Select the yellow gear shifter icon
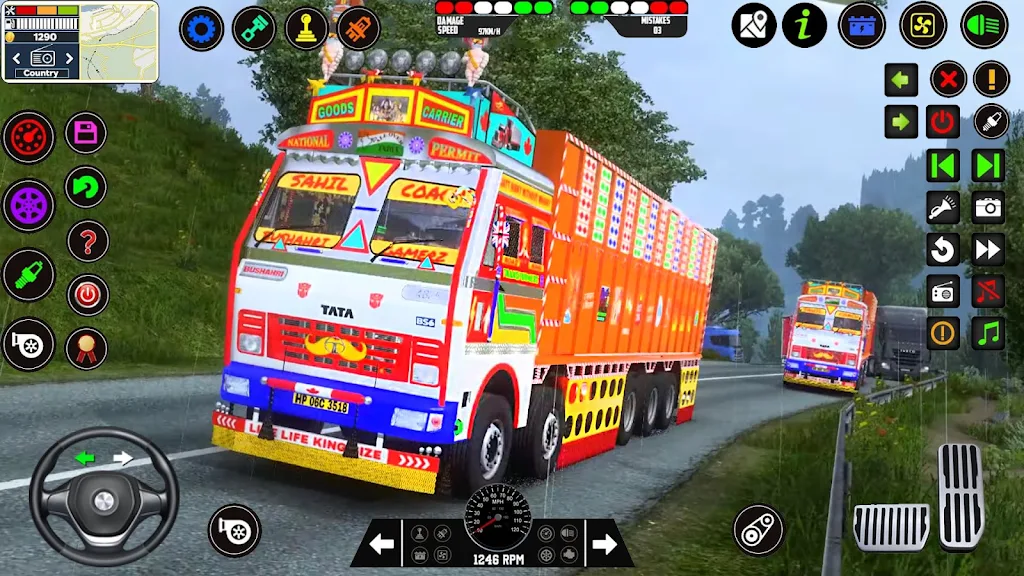 pos(307,28)
